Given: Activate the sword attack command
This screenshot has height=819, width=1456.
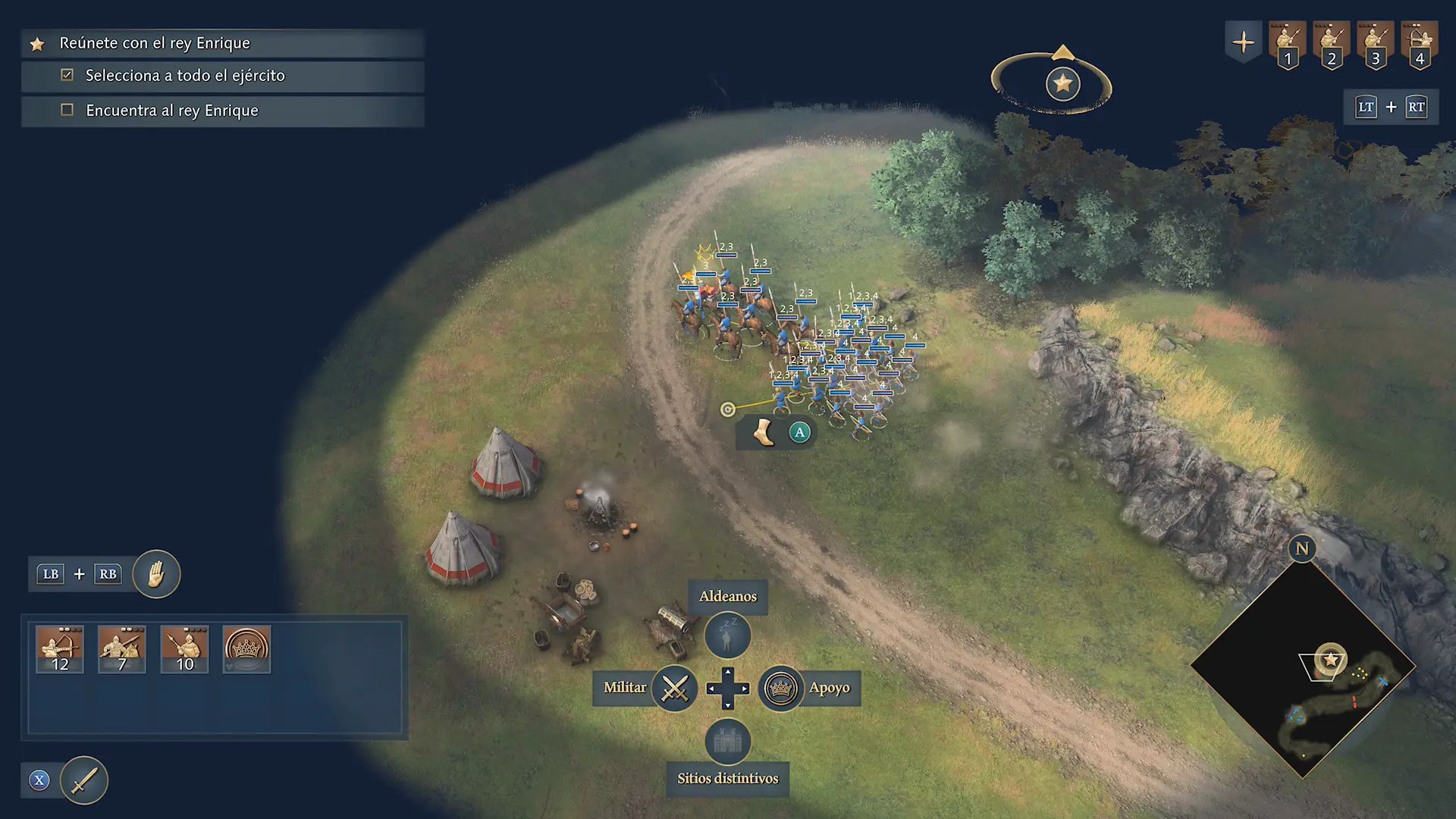Looking at the screenshot, I should 84,780.
